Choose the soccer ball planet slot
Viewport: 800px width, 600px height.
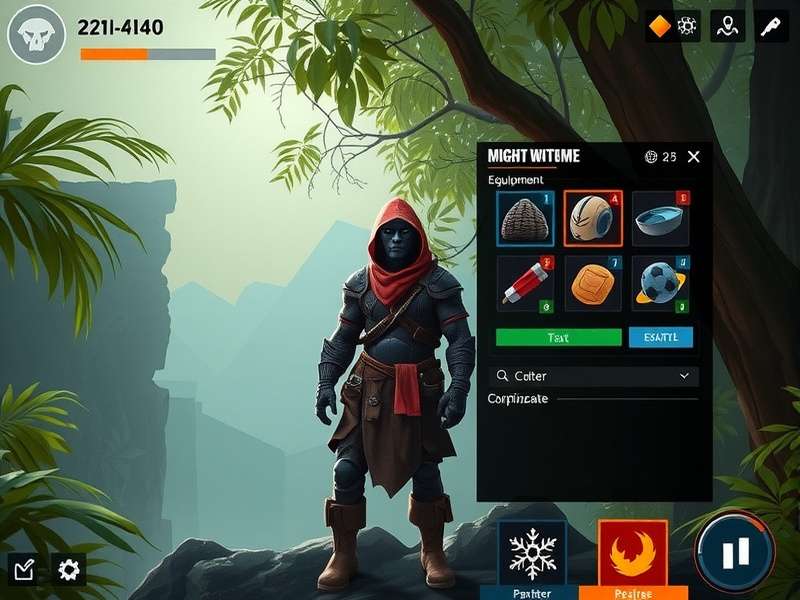tap(660, 284)
